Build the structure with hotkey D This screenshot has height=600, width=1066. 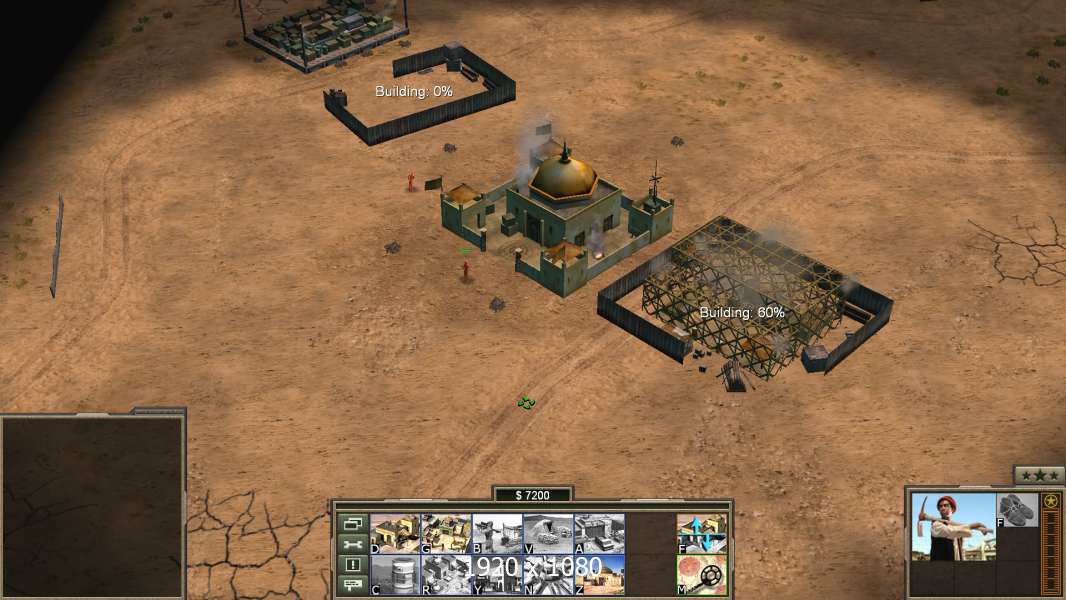395,533
